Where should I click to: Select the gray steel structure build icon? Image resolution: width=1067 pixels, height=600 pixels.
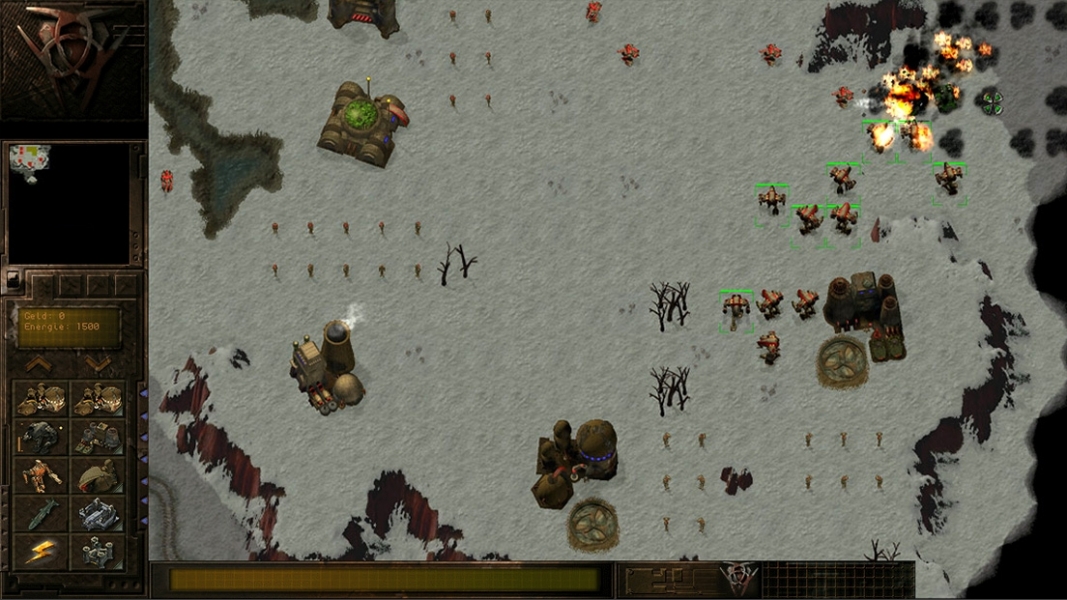(98, 513)
